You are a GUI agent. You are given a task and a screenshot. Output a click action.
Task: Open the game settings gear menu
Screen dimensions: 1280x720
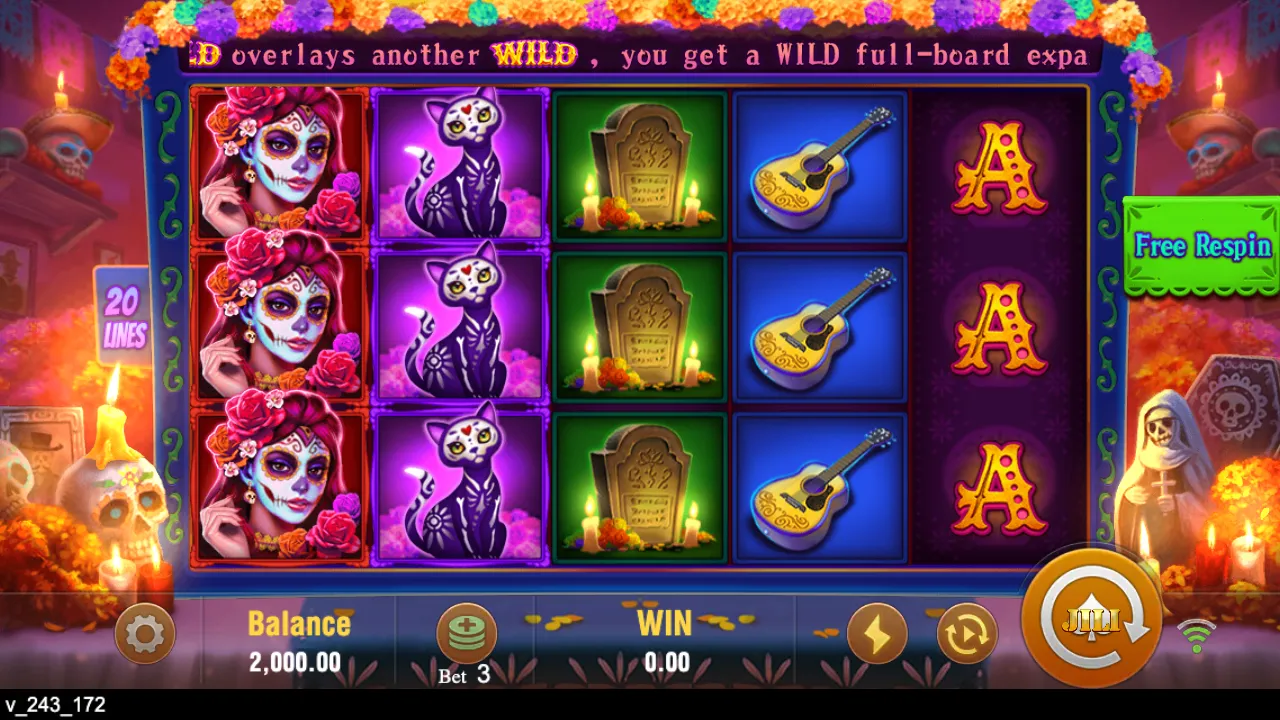(x=146, y=633)
